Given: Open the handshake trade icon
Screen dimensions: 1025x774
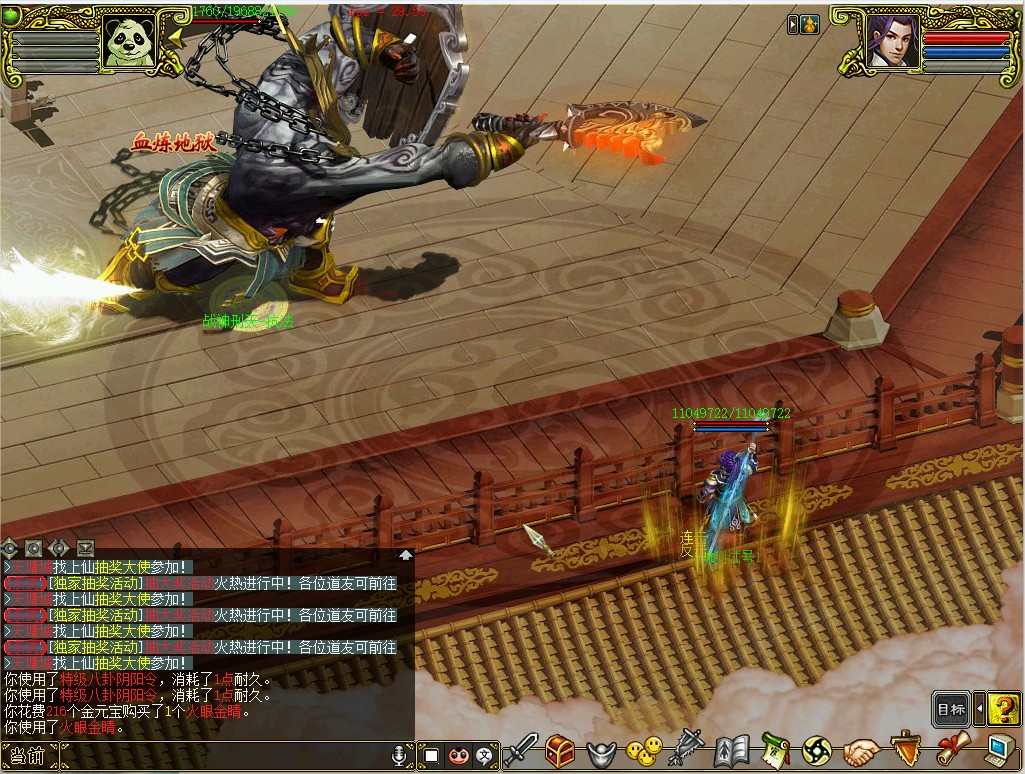Looking at the screenshot, I should click(x=860, y=750).
